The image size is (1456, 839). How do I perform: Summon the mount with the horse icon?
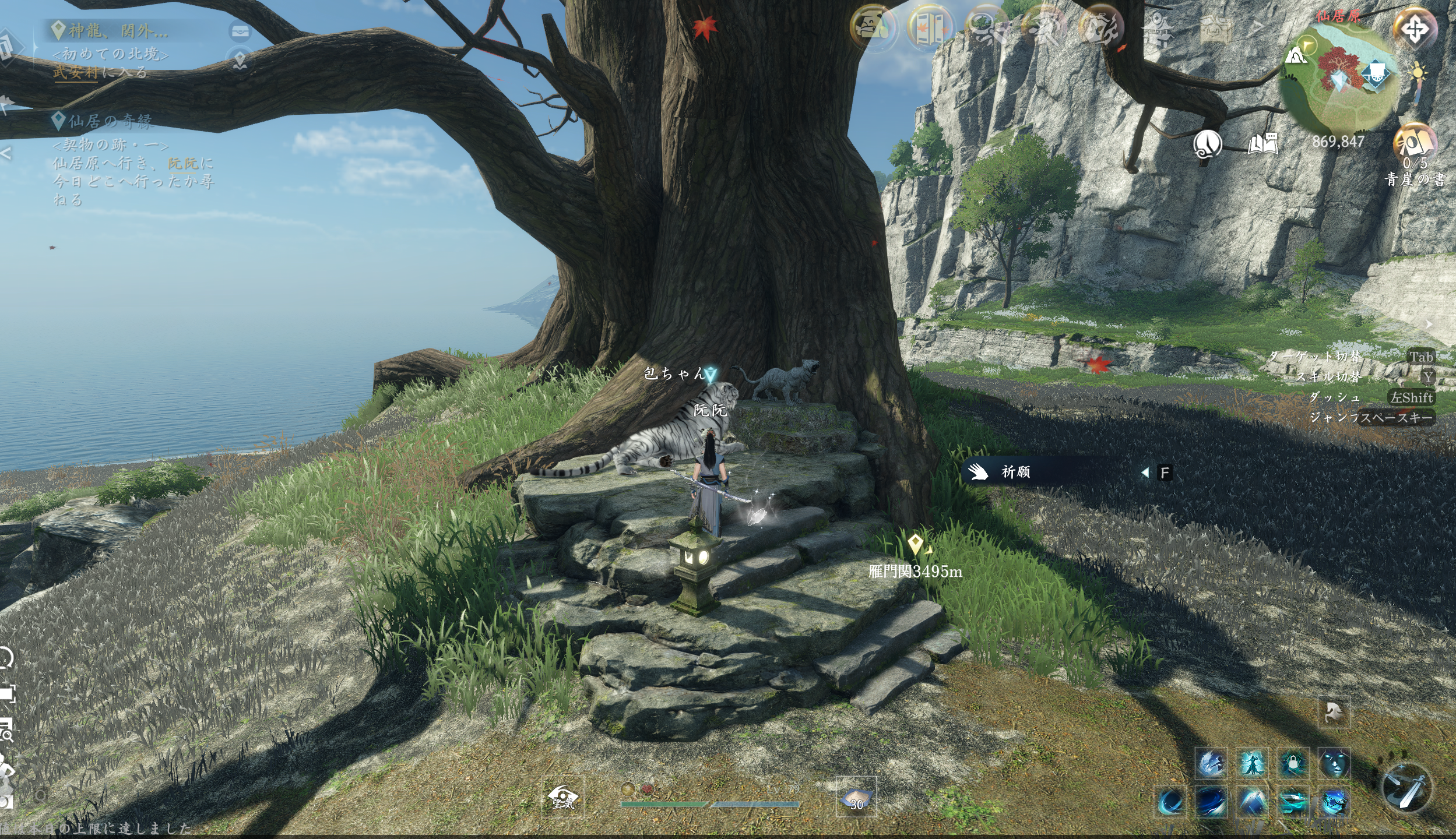pos(1334,713)
